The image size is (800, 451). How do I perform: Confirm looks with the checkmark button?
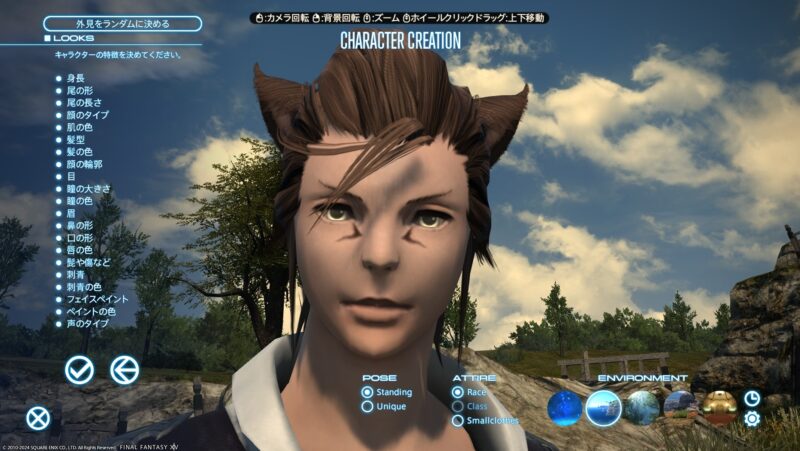pos(79,370)
